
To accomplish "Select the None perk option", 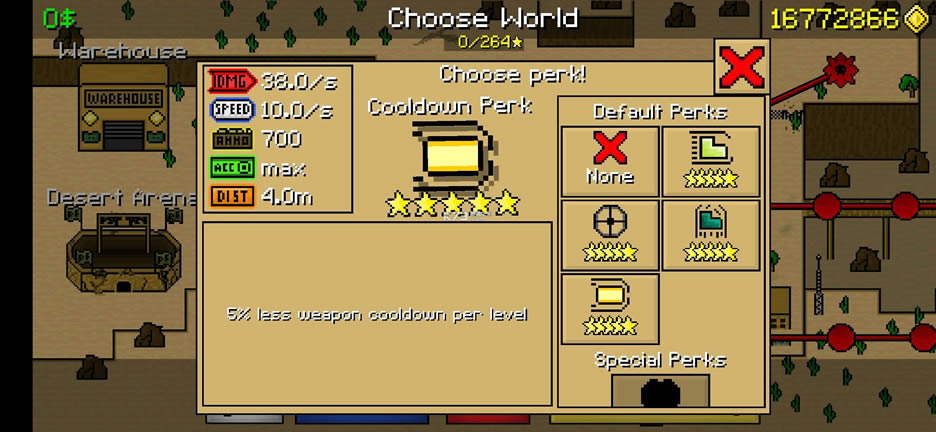I will (610, 161).
